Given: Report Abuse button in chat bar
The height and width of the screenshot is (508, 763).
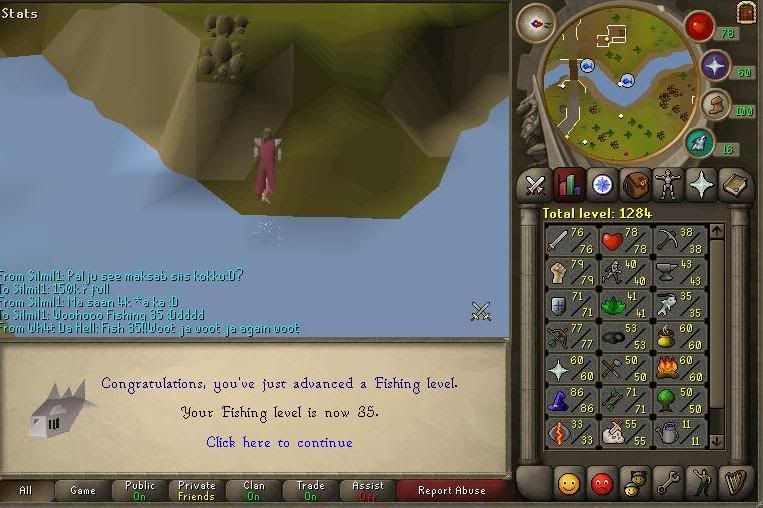Looking at the screenshot, I should coord(451,490).
